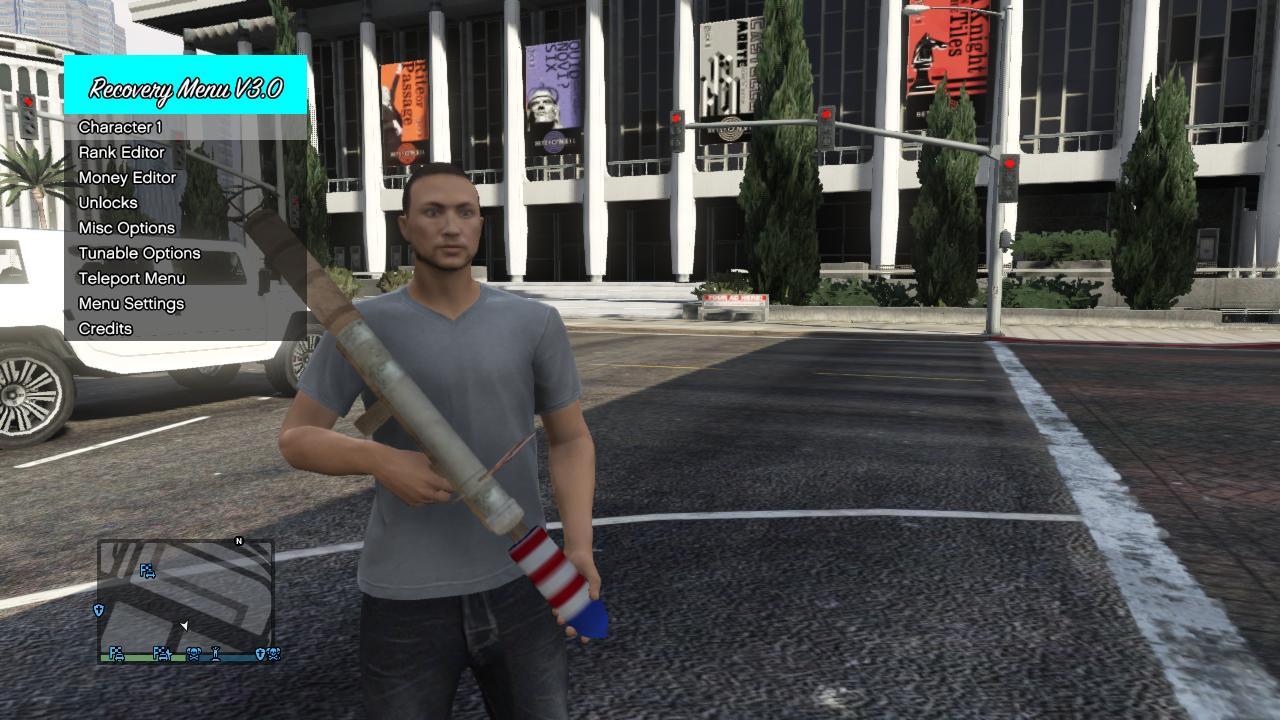Select Tunable Options

coord(139,253)
